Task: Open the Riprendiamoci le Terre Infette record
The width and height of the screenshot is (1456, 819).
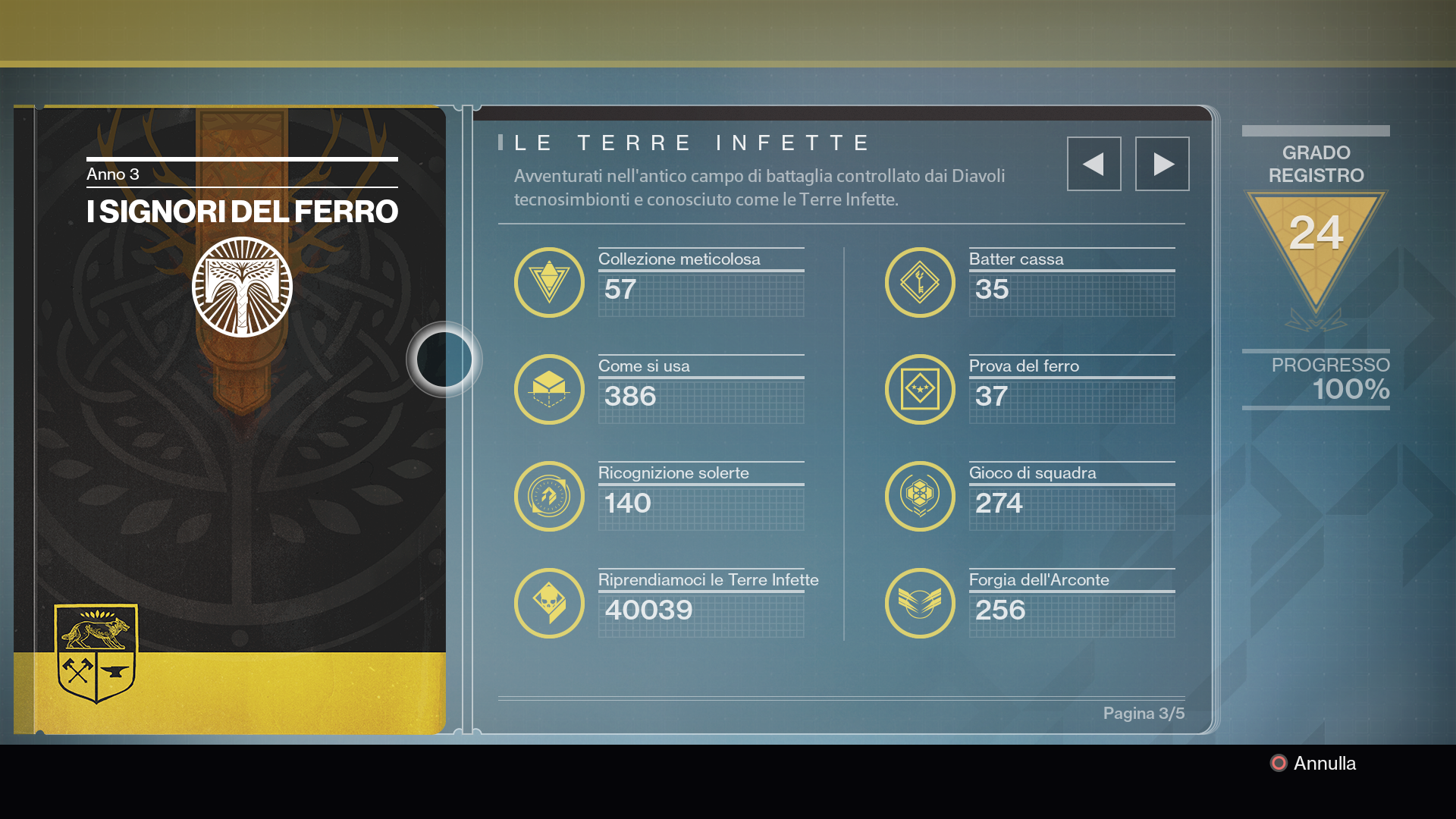Action: [549, 603]
